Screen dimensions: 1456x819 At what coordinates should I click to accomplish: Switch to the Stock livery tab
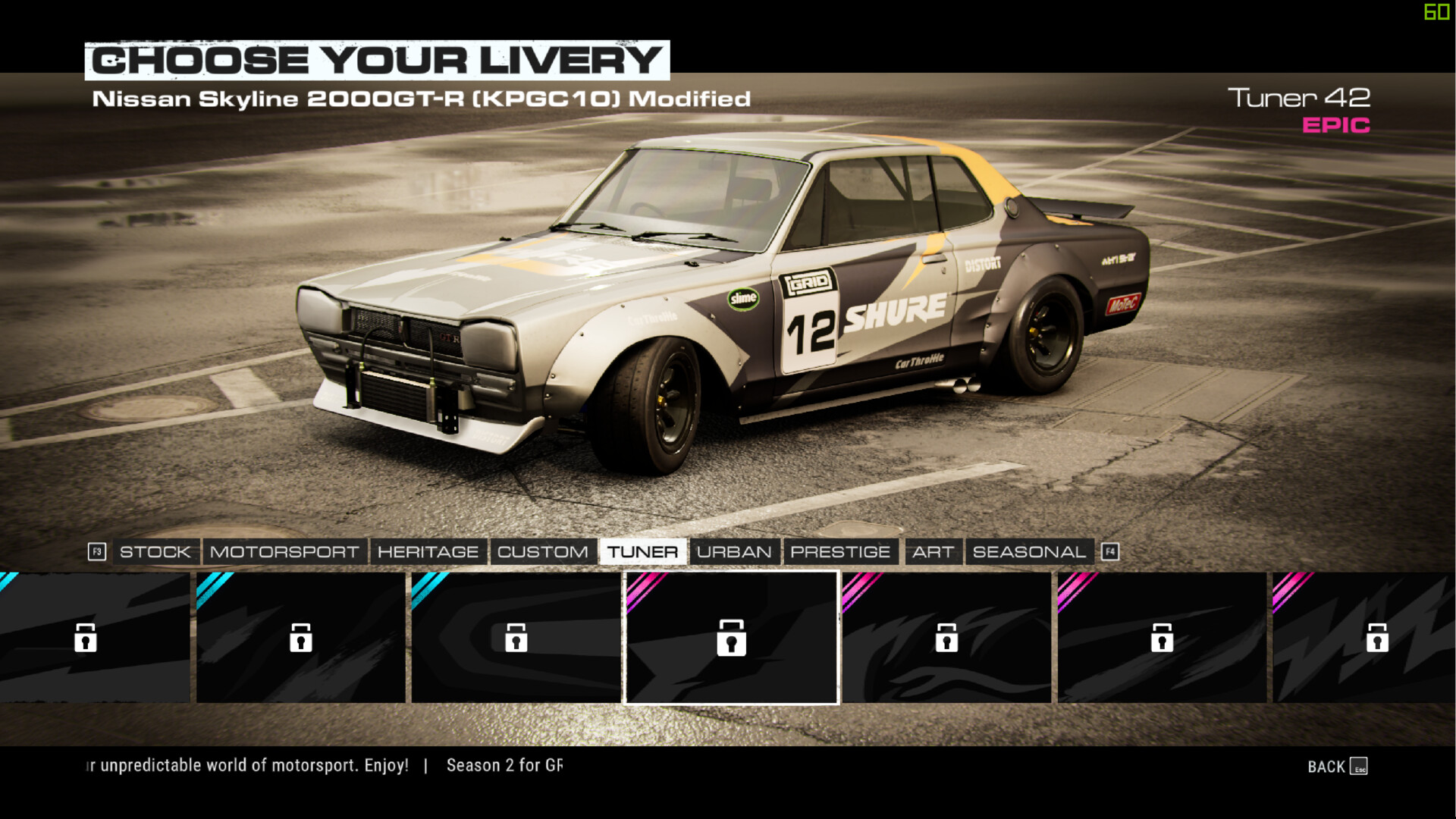pyautogui.click(x=155, y=552)
